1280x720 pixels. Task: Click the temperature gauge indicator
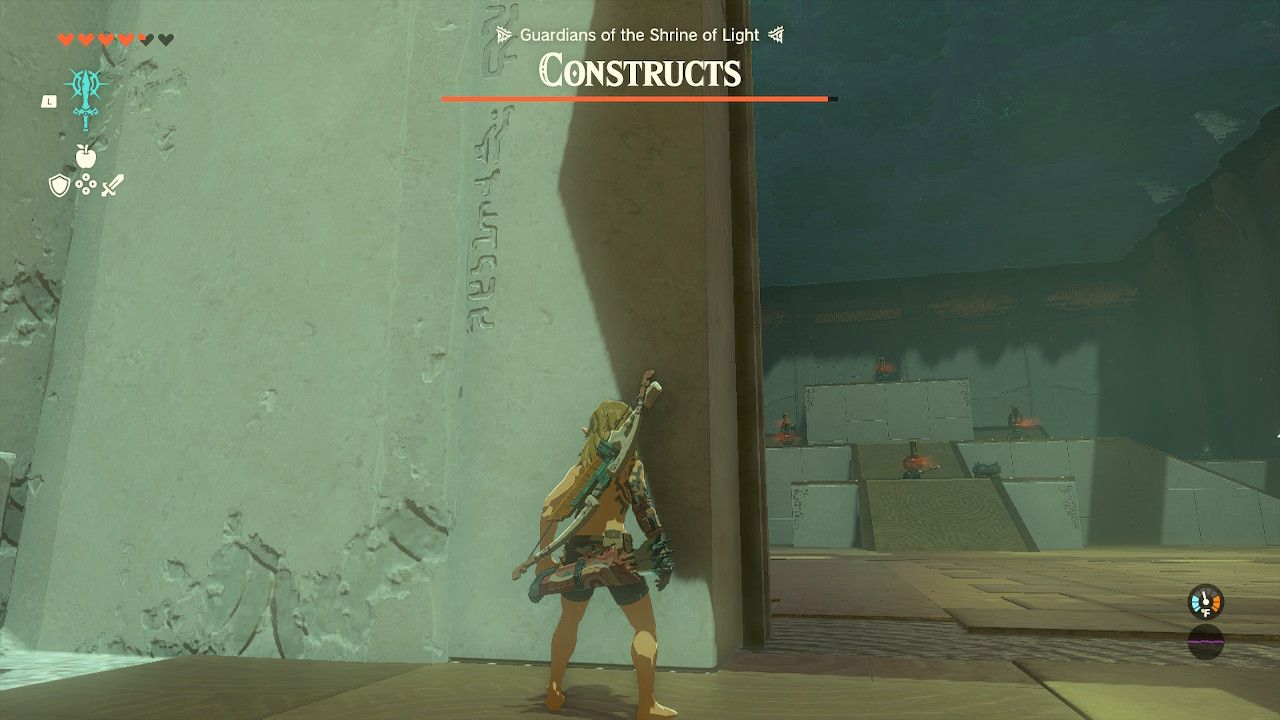(1206, 602)
